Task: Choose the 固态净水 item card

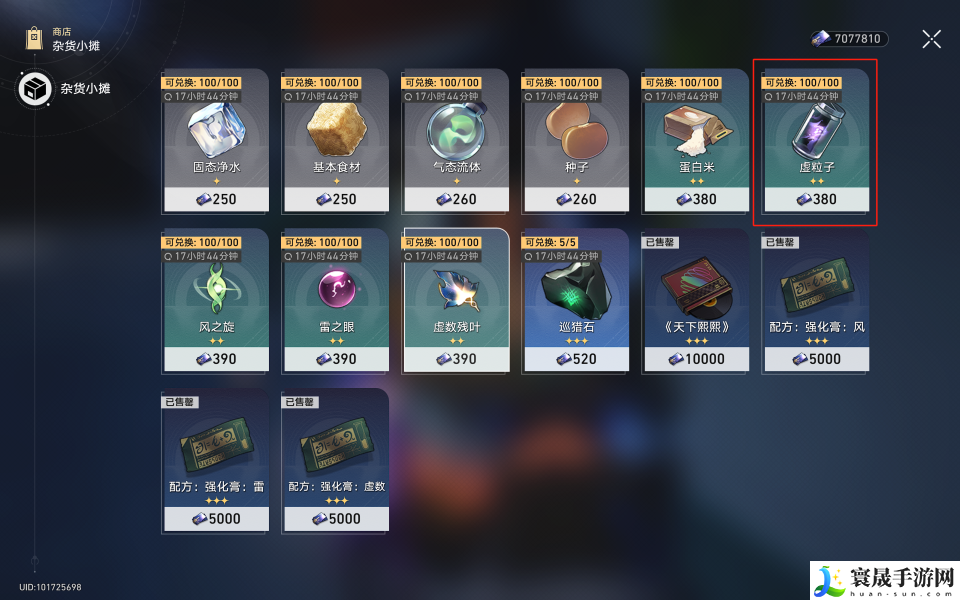Action: tap(215, 140)
